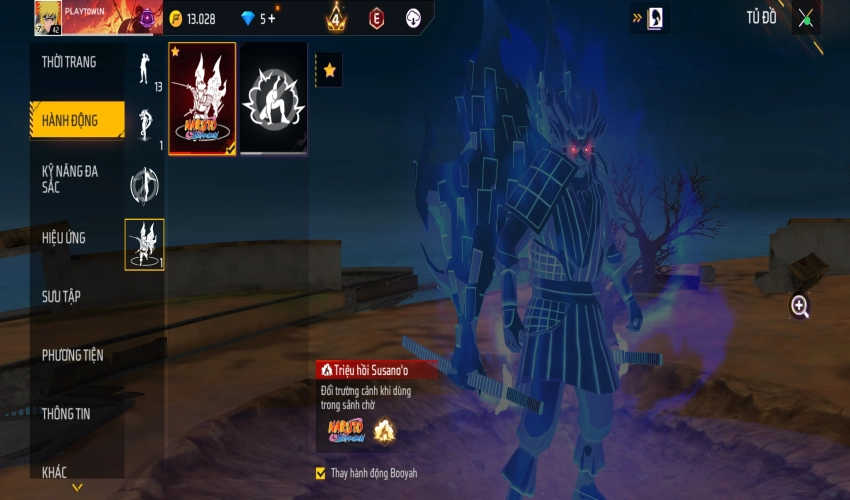Open the Thông Tin section
This screenshot has width=850, height=500.
pos(66,413)
